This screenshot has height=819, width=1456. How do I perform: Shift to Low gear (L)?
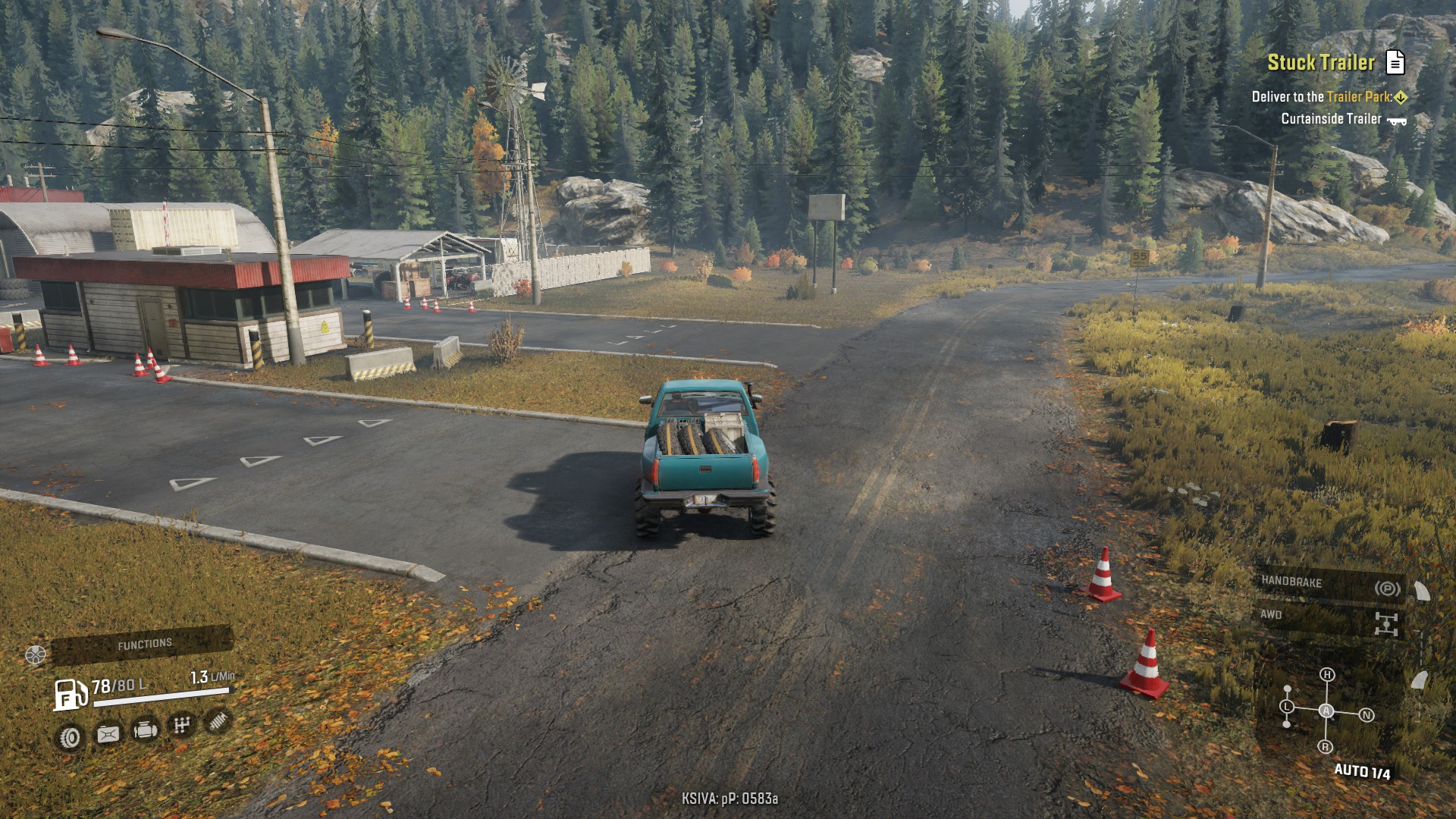(x=1287, y=707)
